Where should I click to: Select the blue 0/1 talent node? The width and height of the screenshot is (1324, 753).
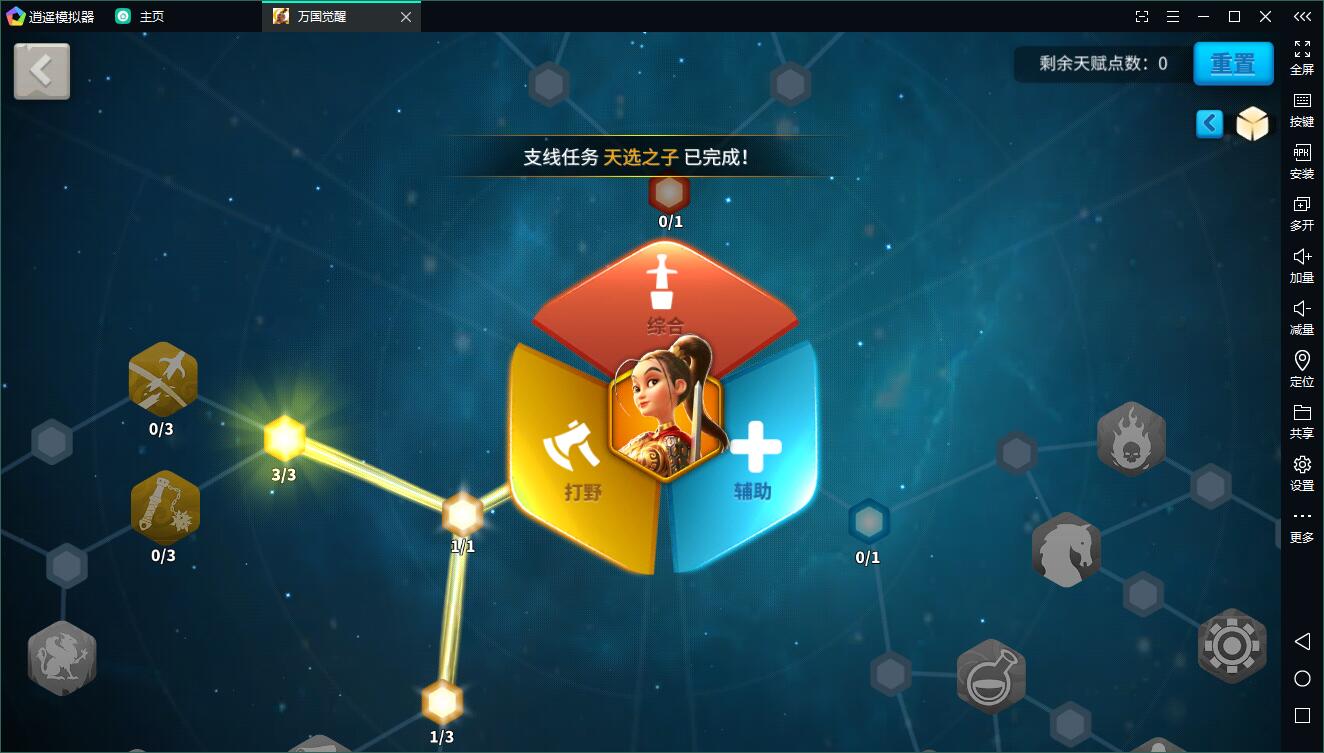click(x=868, y=521)
